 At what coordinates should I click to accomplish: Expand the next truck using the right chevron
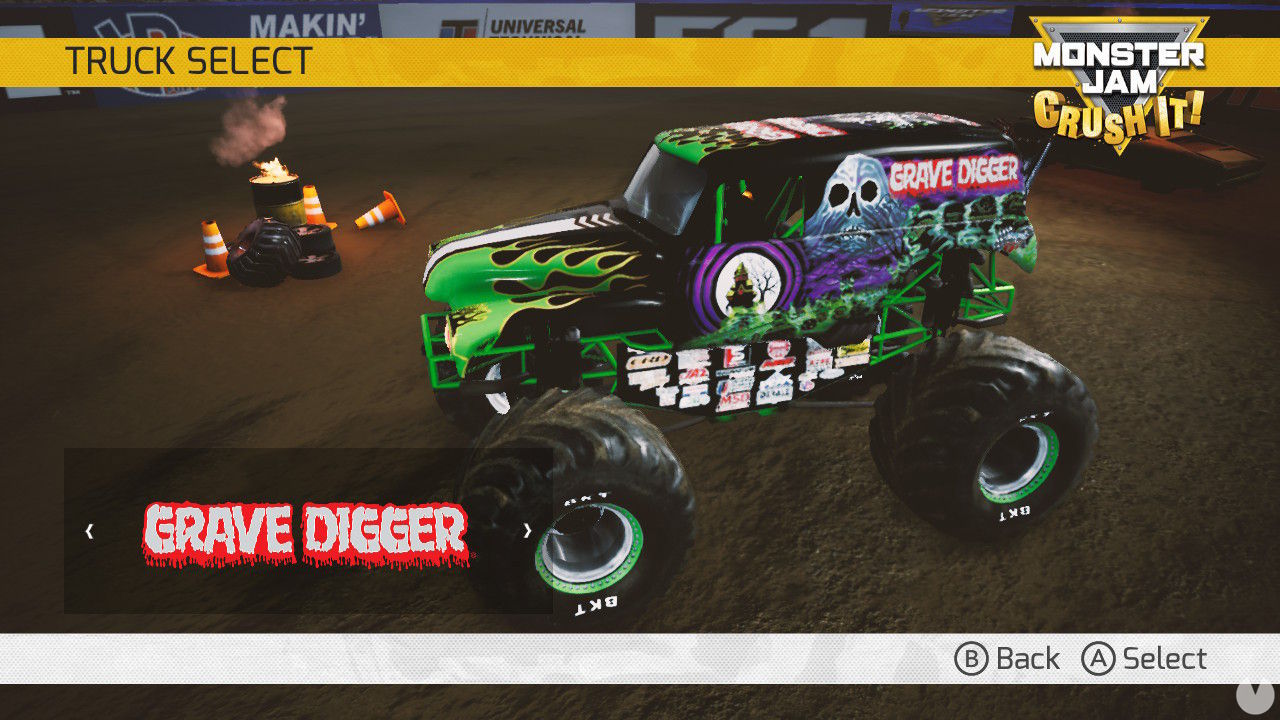click(x=527, y=530)
